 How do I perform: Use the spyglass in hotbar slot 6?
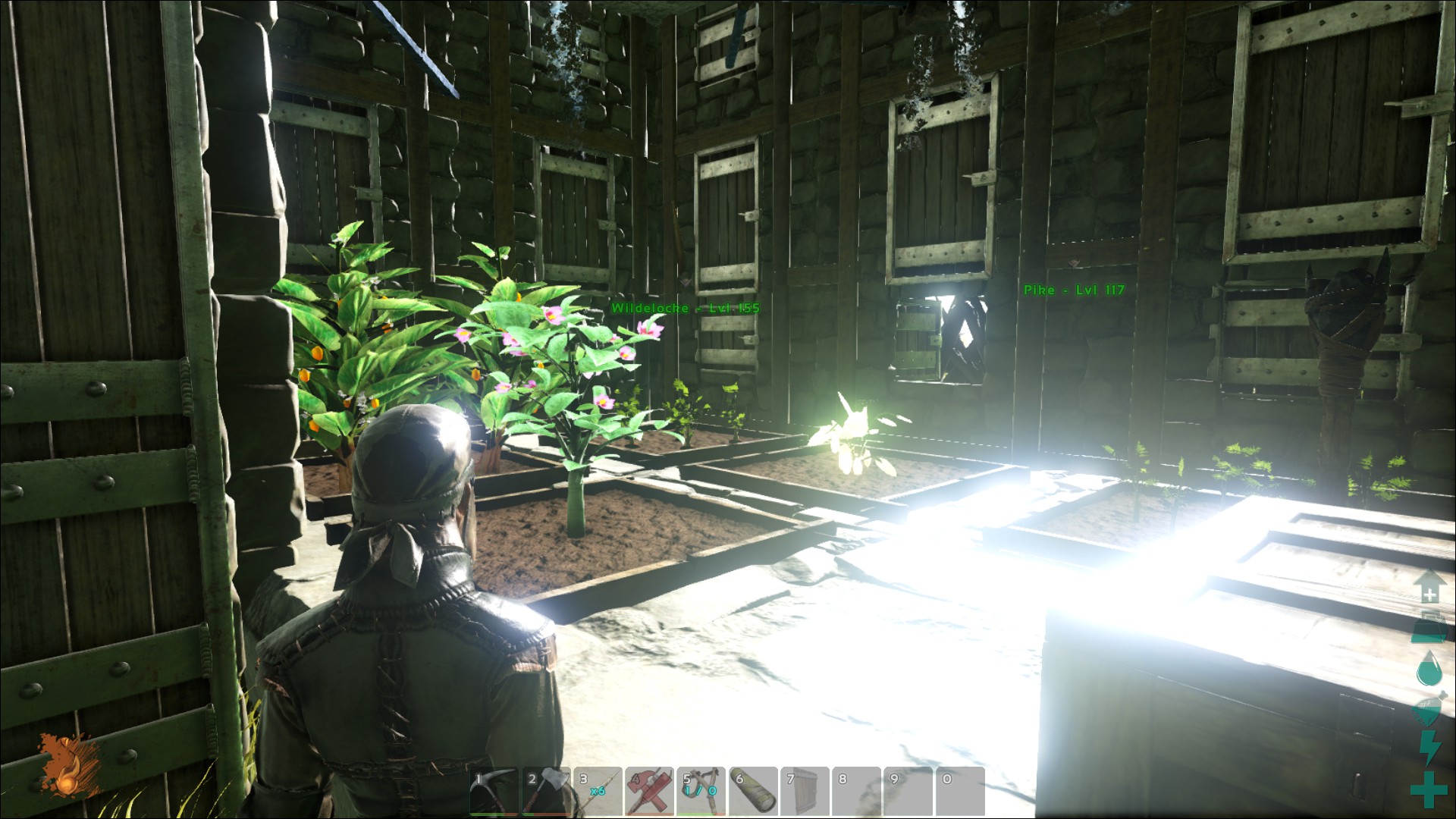point(752,792)
